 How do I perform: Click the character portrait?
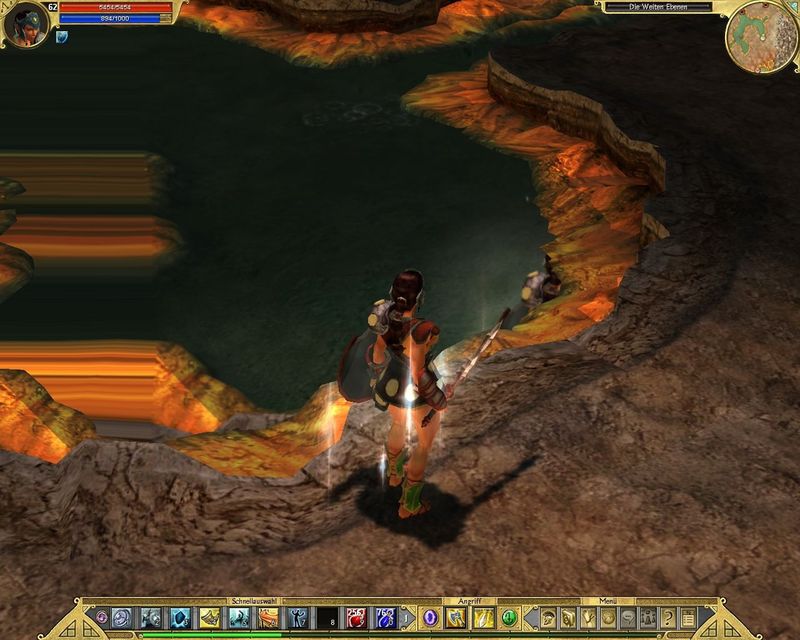(25, 24)
